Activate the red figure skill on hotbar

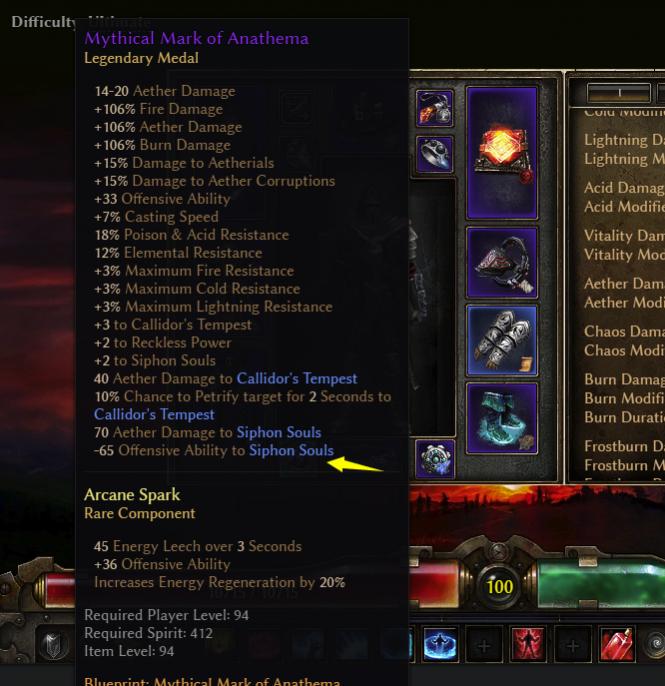click(x=528, y=646)
